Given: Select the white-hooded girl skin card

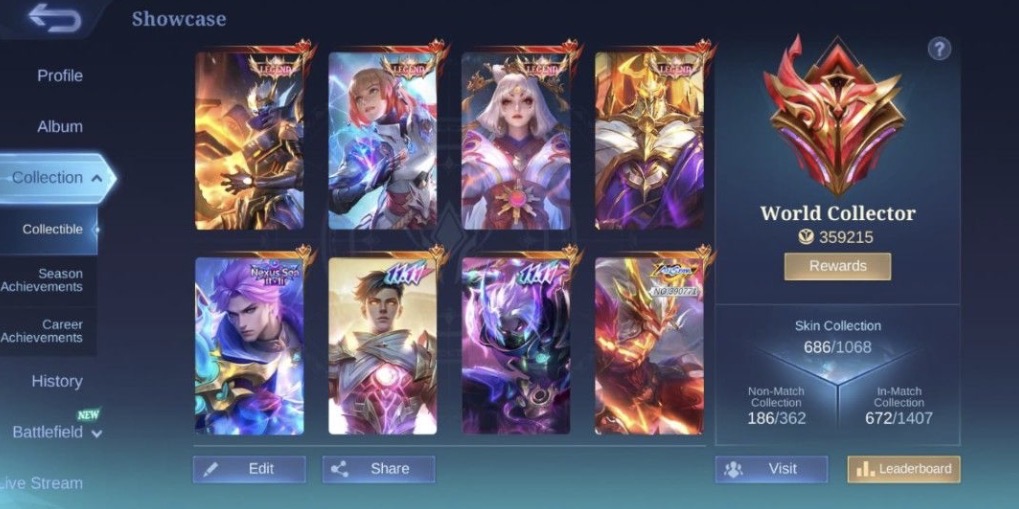Looking at the screenshot, I should 516,140.
